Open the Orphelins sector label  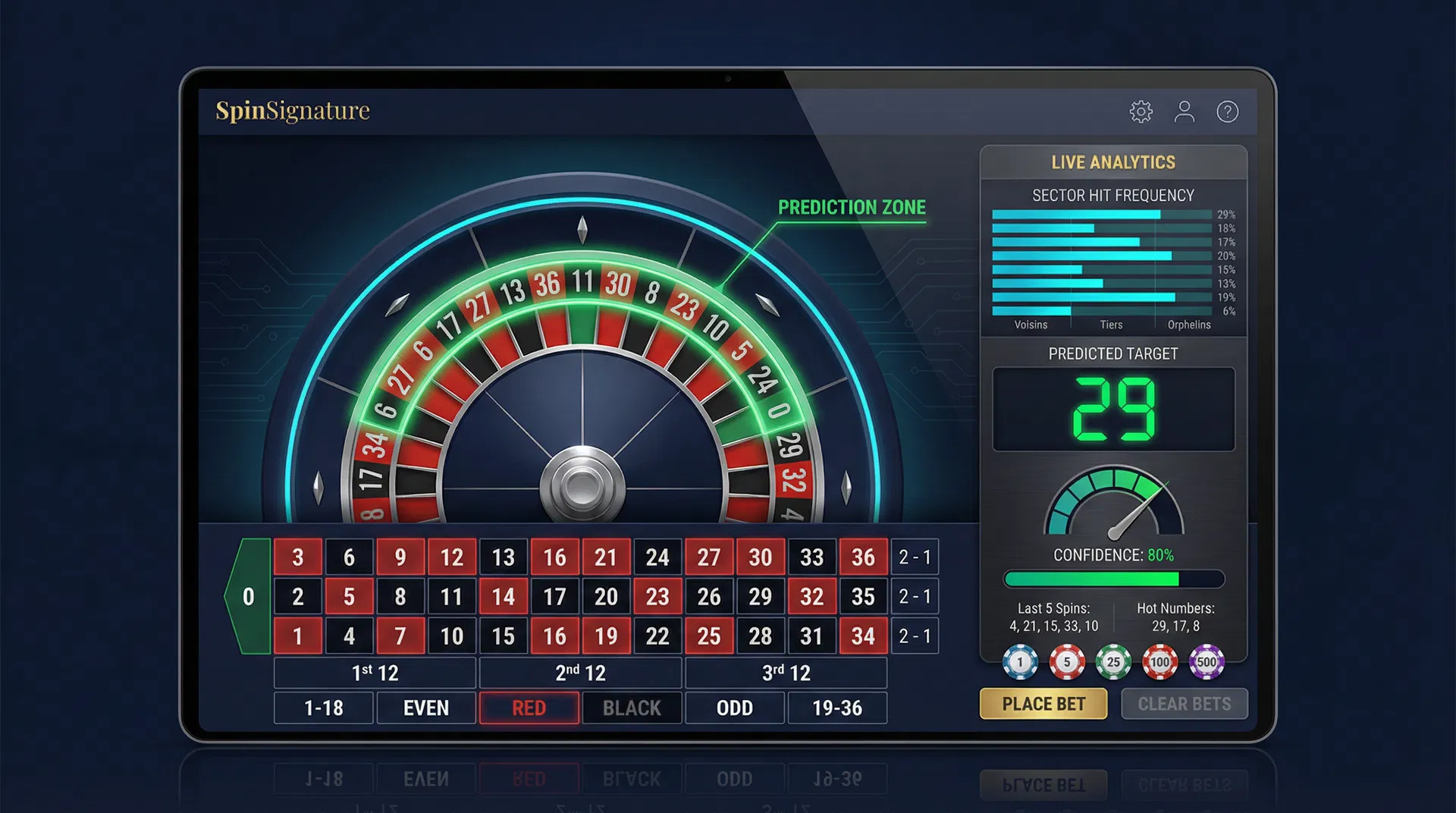[x=1189, y=325]
